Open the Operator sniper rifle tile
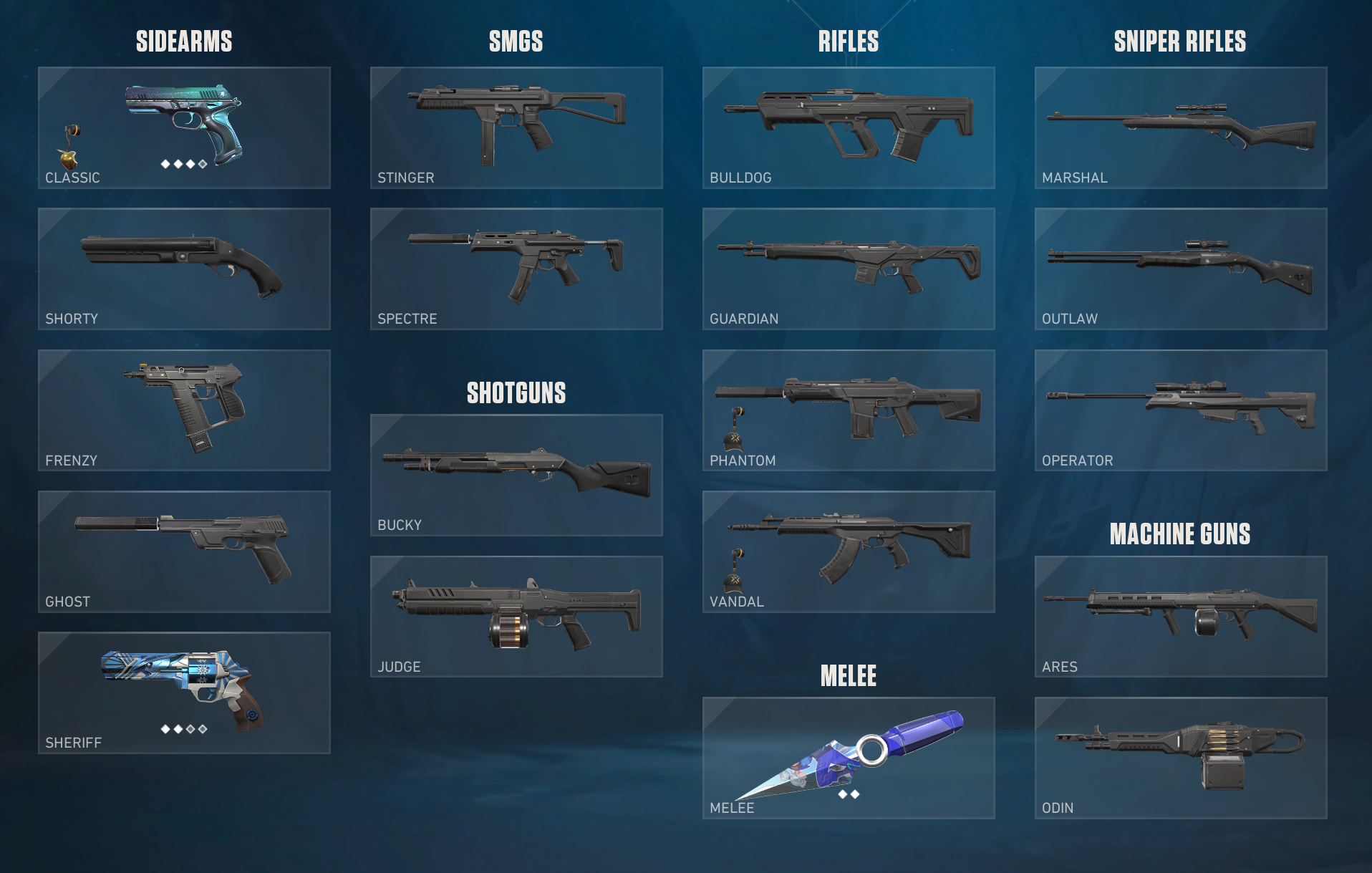This screenshot has width=1372, height=873. (1181, 410)
